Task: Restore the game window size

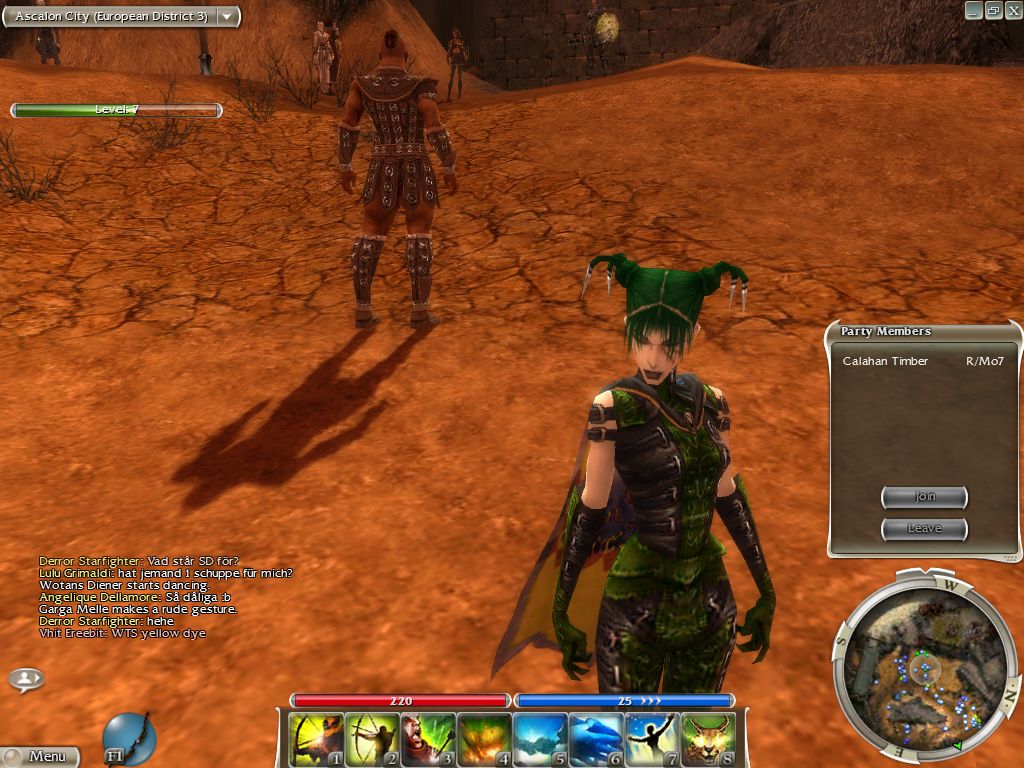Action: (993, 10)
